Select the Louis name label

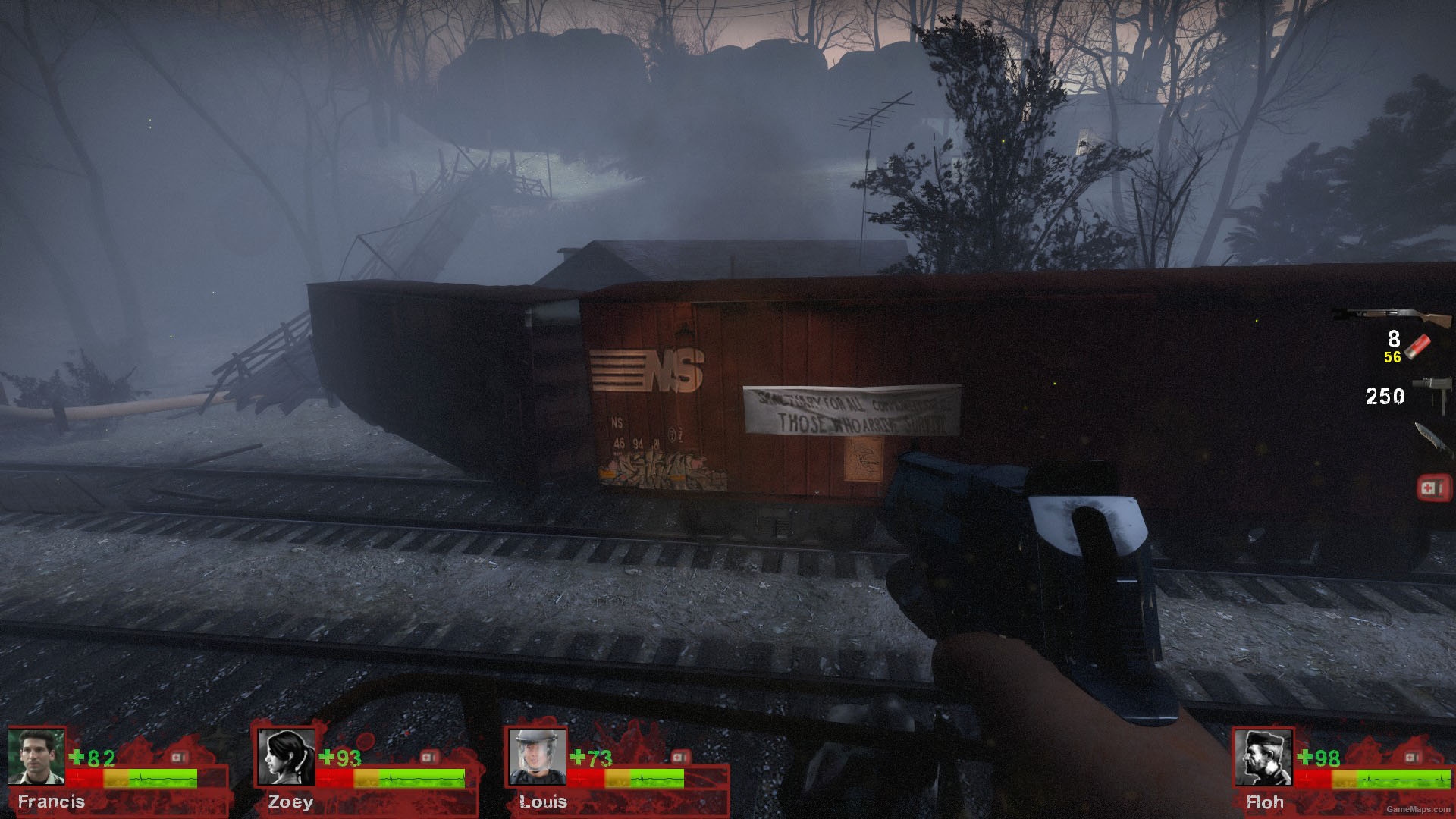(544, 800)
